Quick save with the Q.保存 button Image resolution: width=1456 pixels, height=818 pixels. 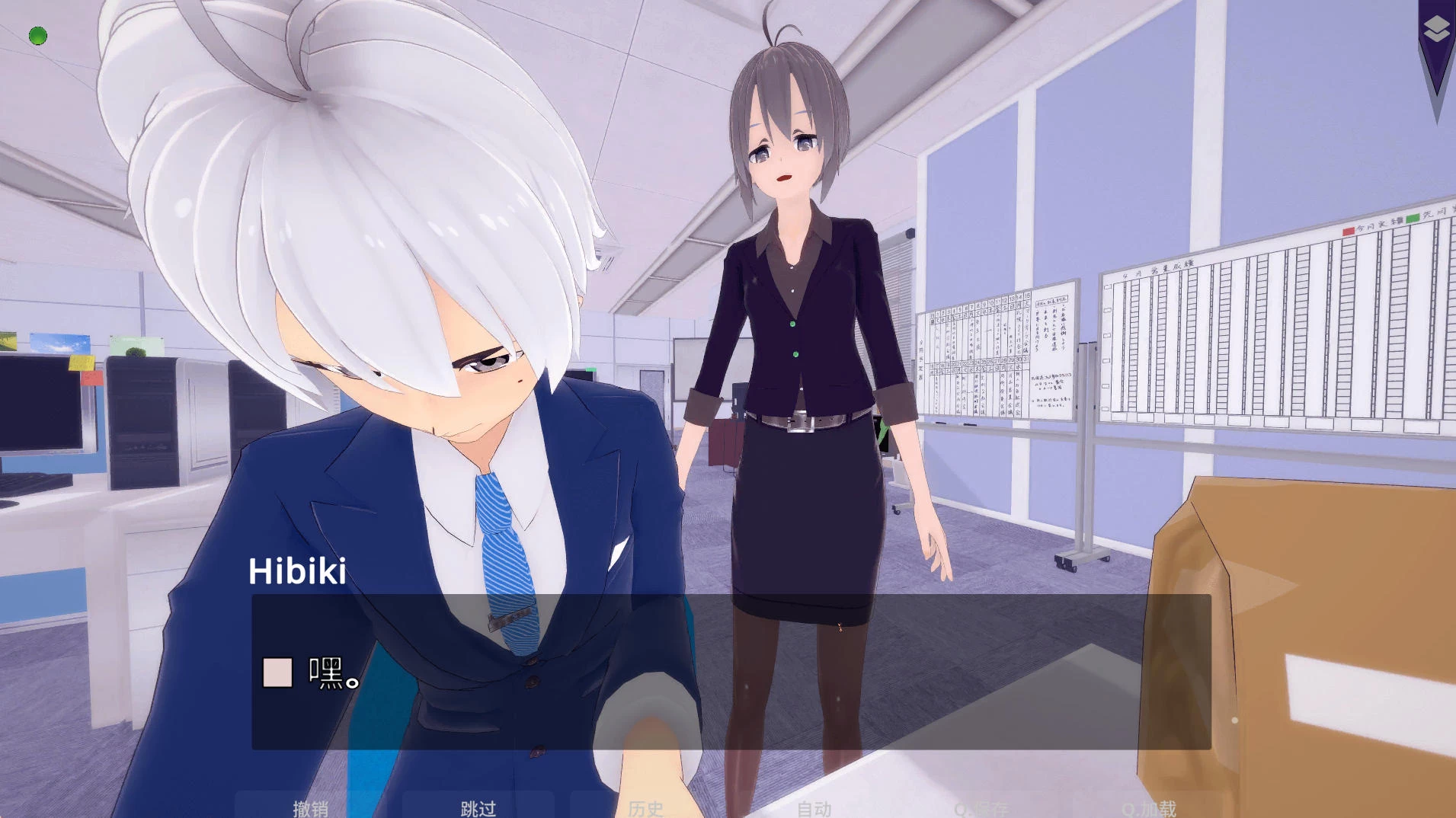point(981,807)
